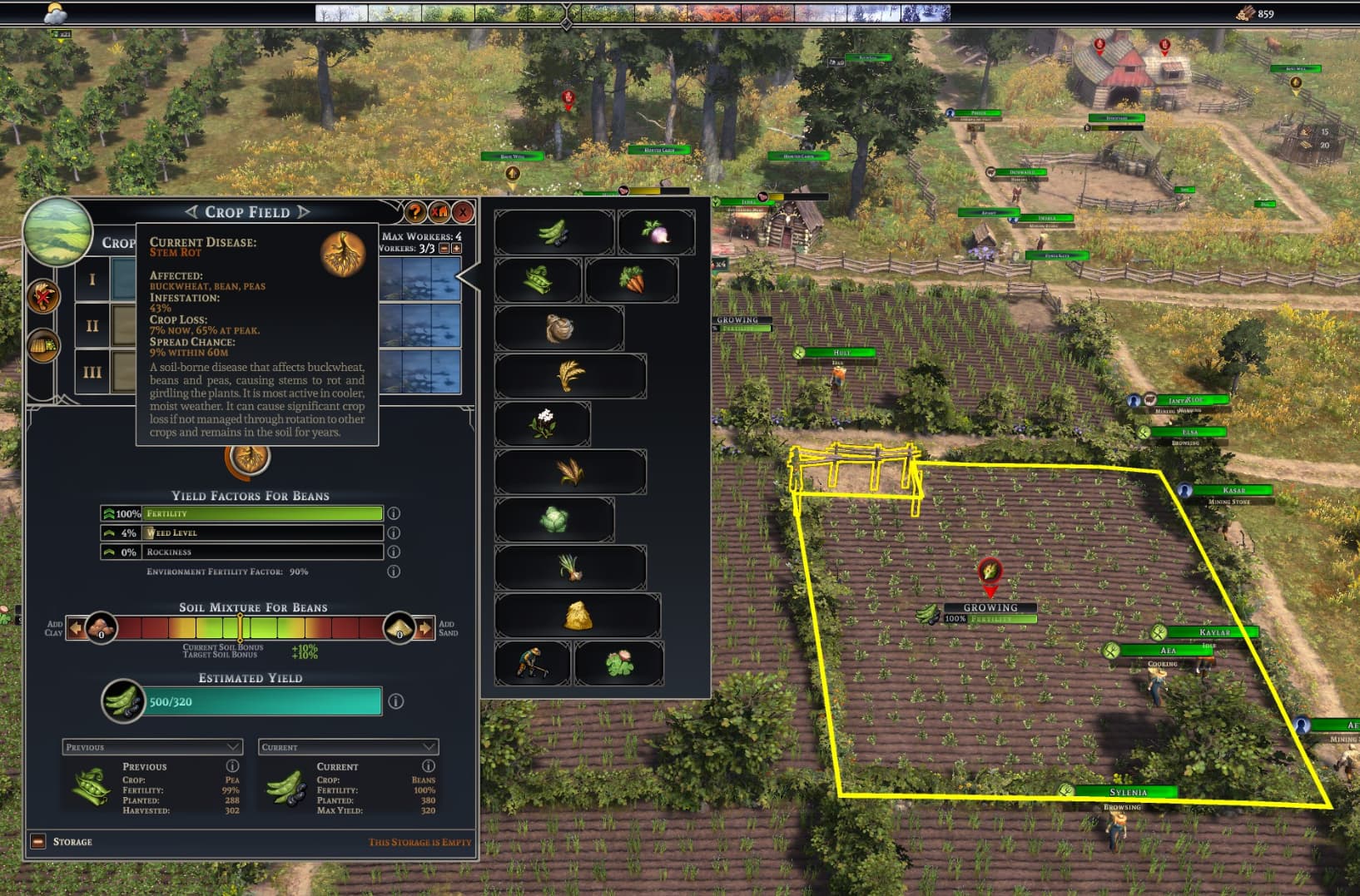Go to the next crop field arrow
The height and width of the screenshot is (896, 1360).
click(304, 212)
